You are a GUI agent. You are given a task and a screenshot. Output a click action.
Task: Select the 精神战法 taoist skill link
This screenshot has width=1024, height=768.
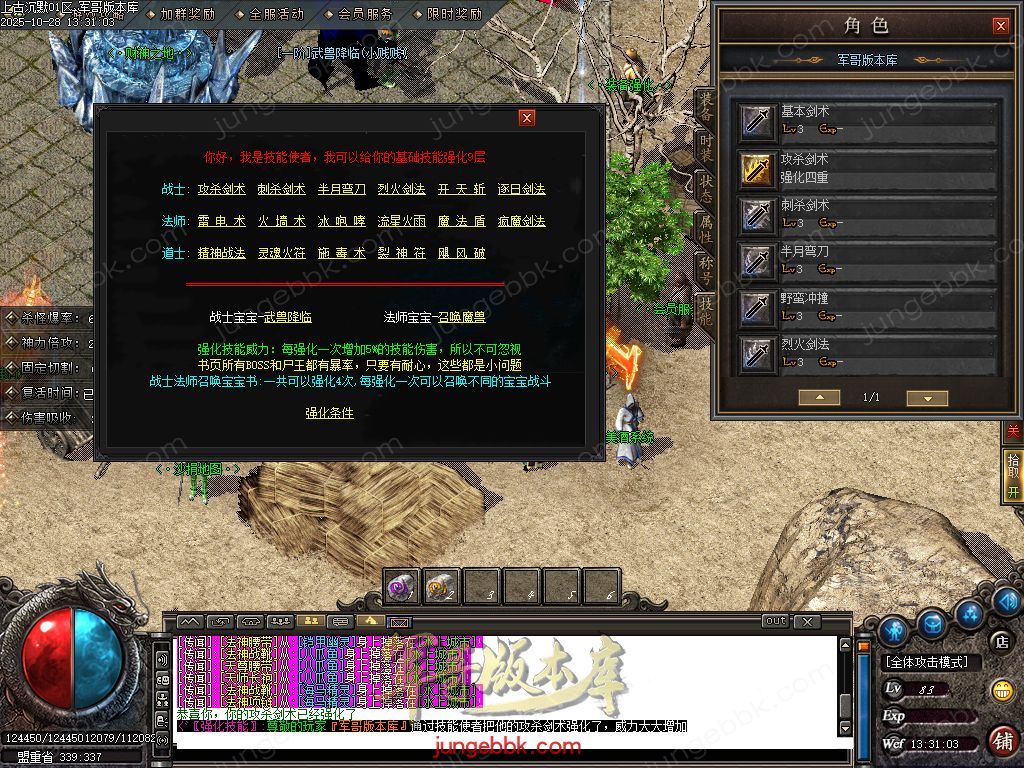click(221, 253)
